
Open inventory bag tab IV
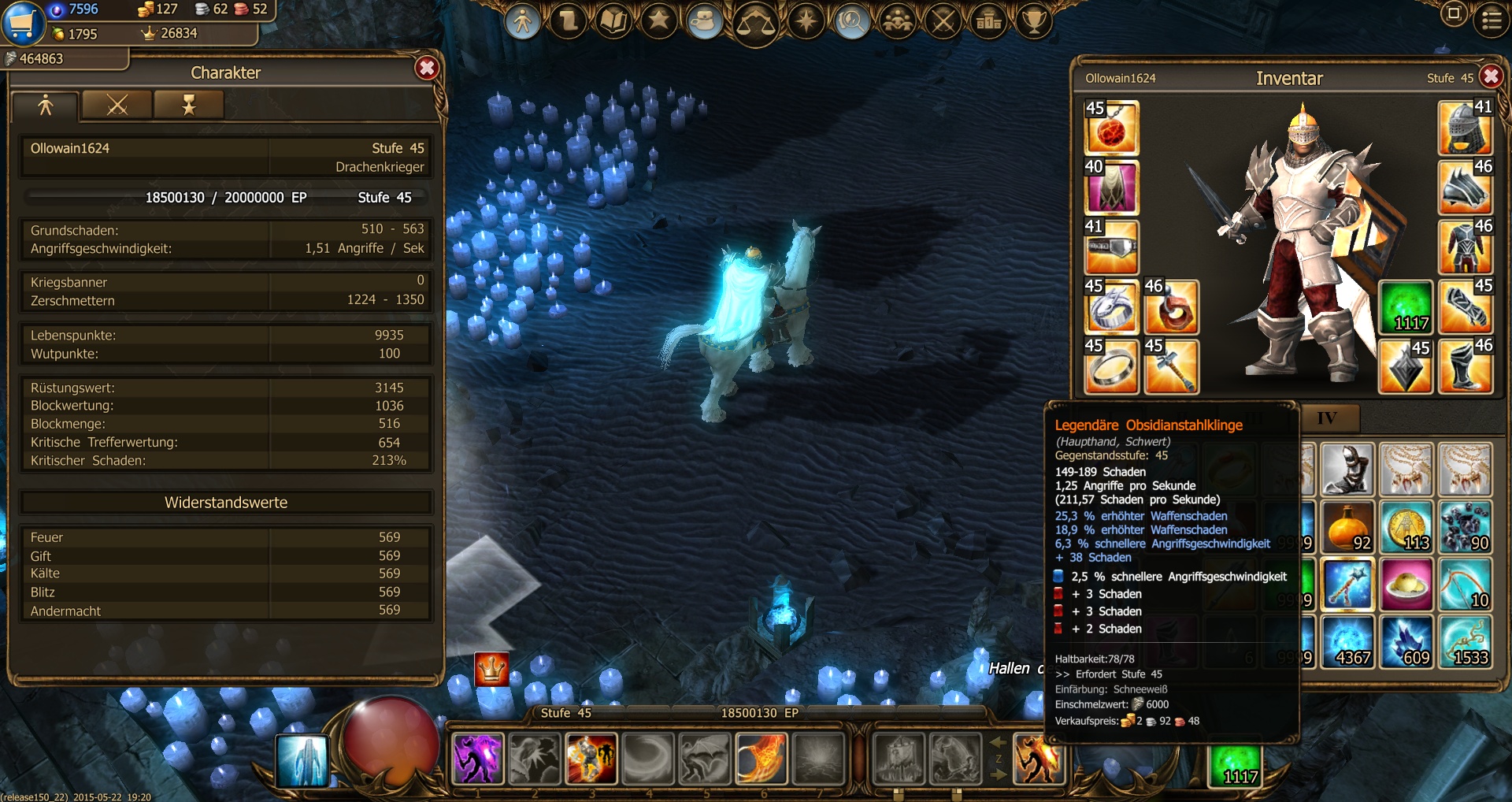coord(1327,418)
